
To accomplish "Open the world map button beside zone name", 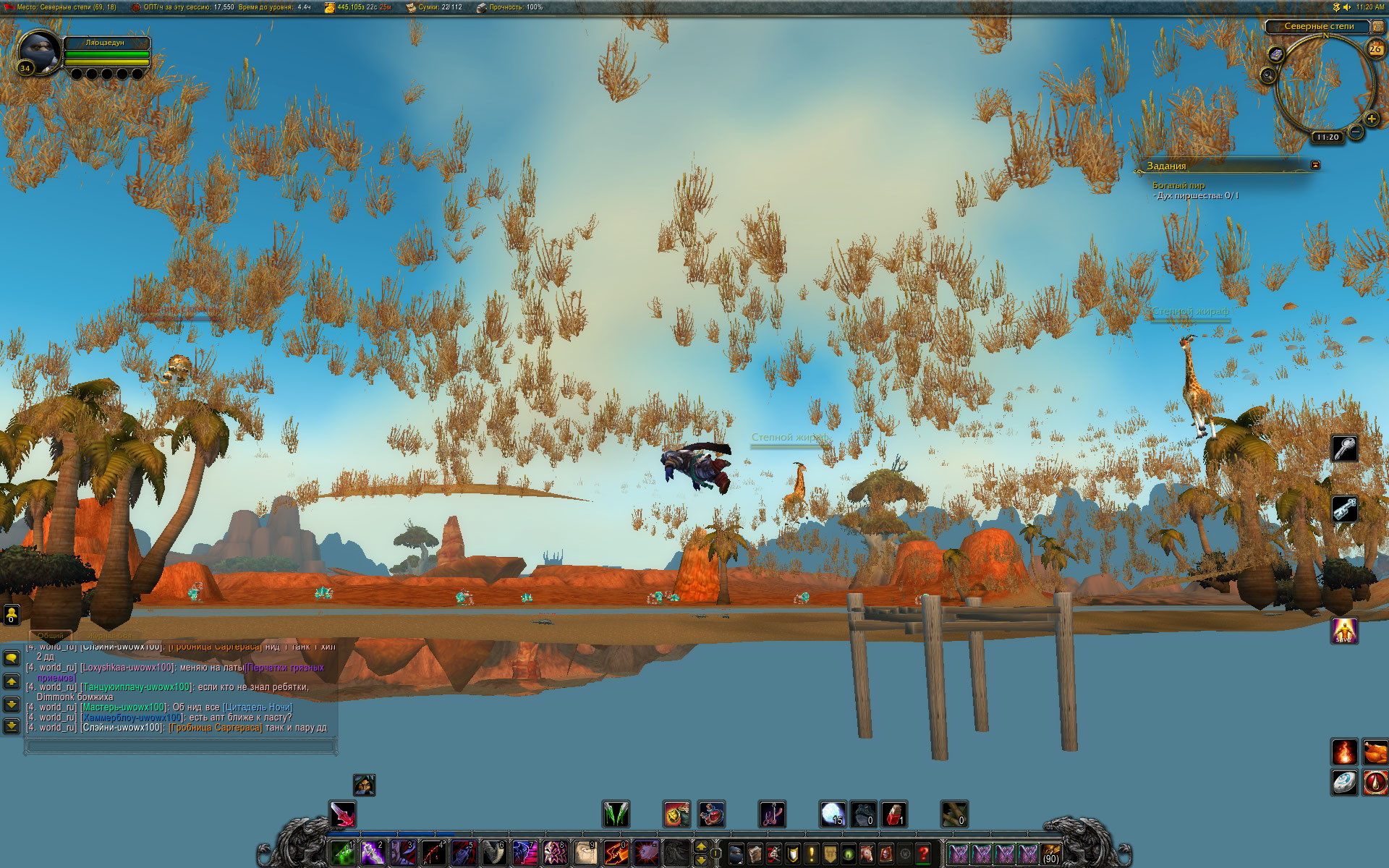I will tap(1378, 27).
